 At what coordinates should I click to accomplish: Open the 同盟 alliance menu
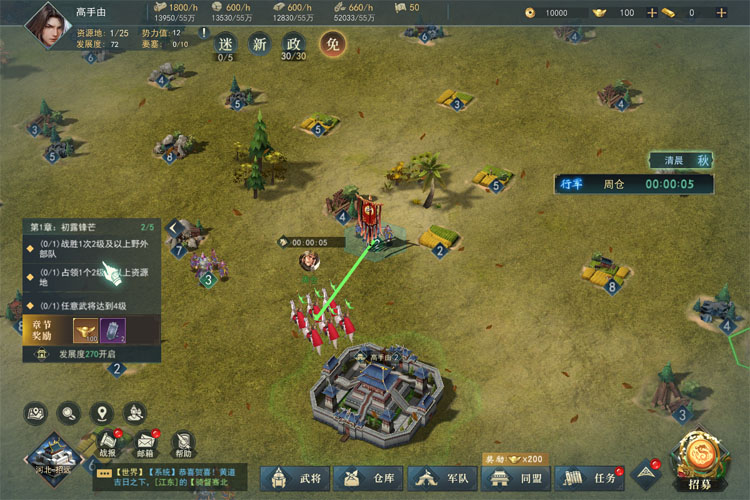(514, 479)
